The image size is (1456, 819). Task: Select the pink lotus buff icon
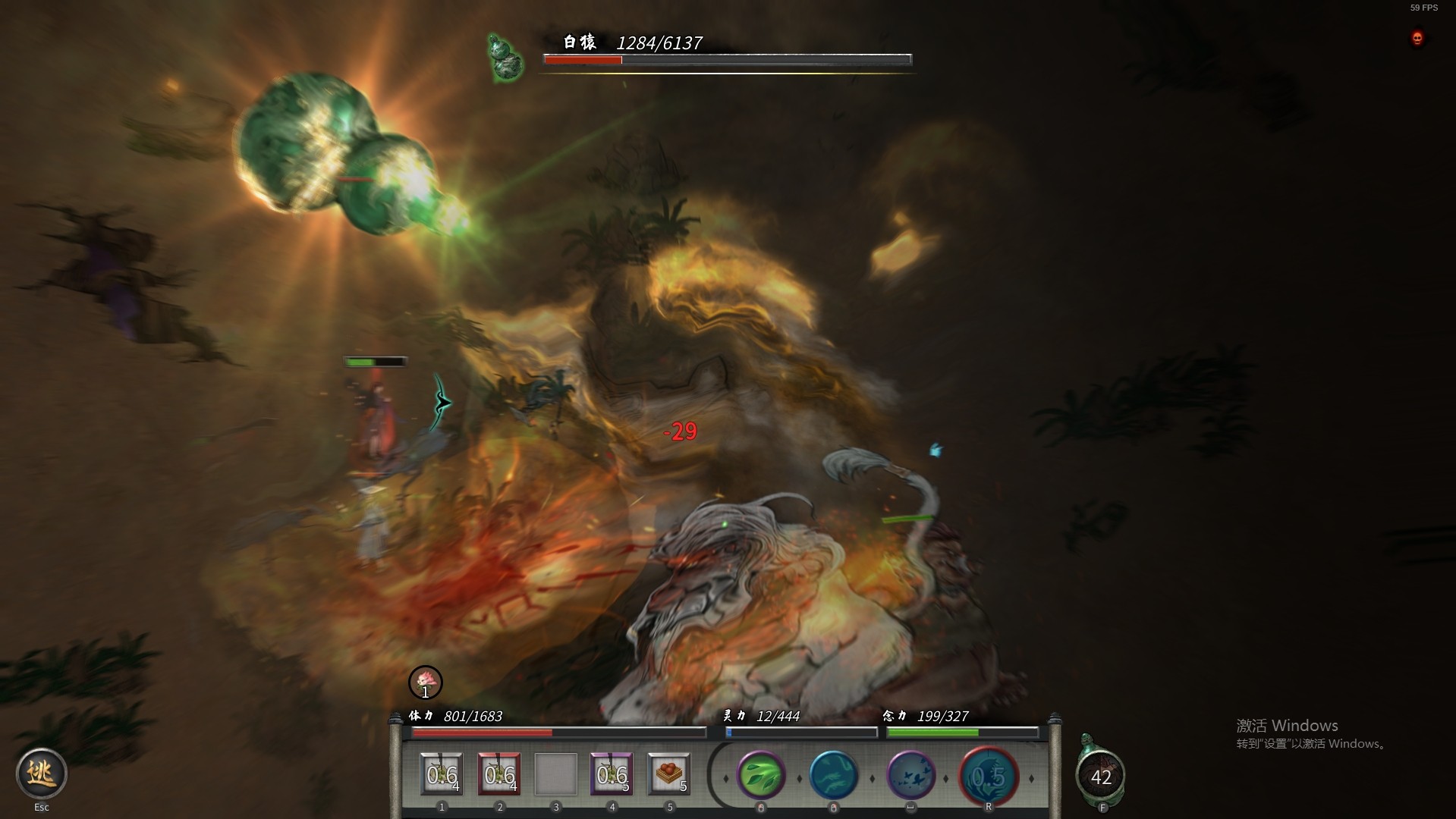(x=425, y=682)
